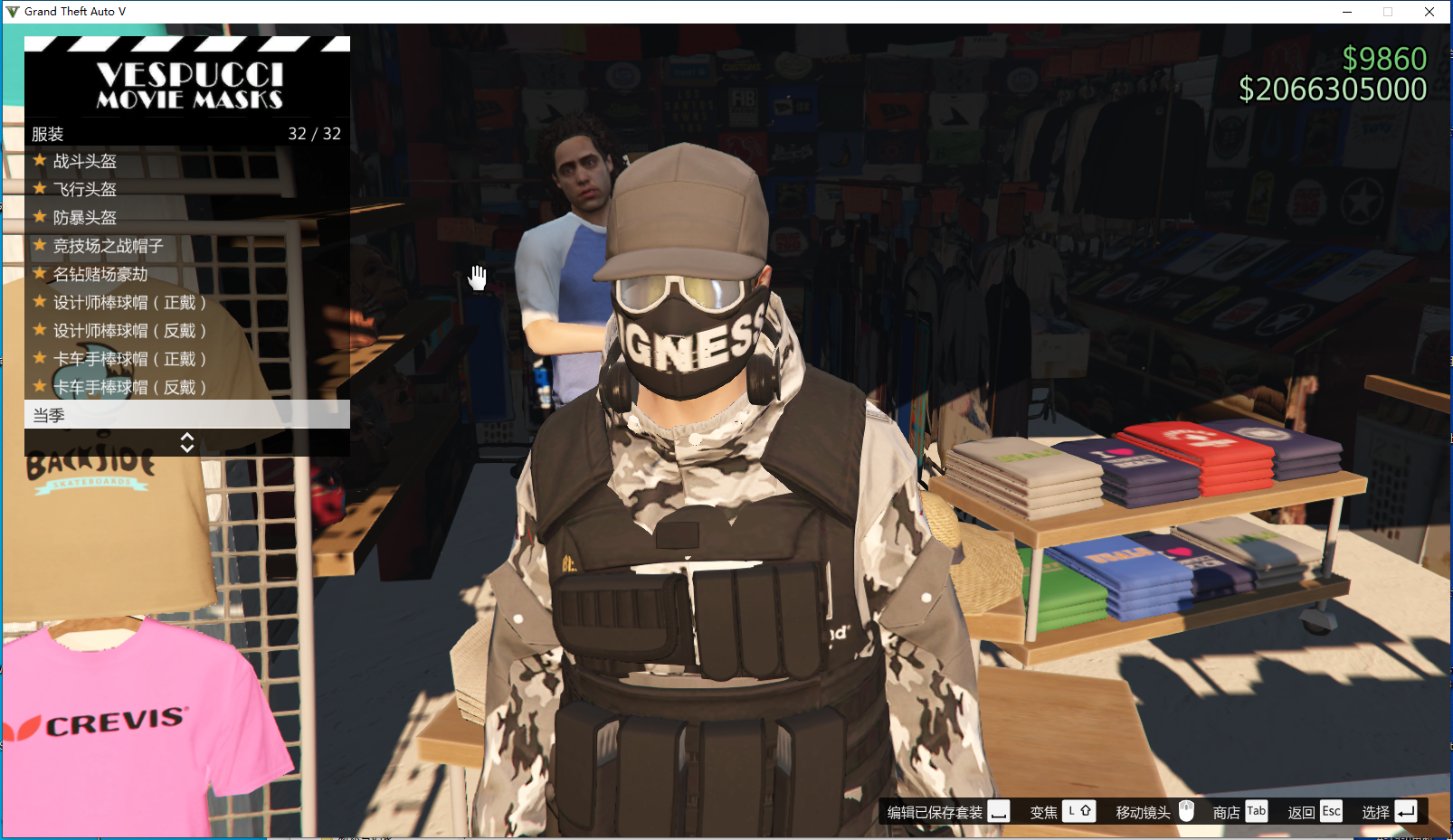Select the 服装 menu header
This screenshot has width=1453, height=840.
coord(47,133)
